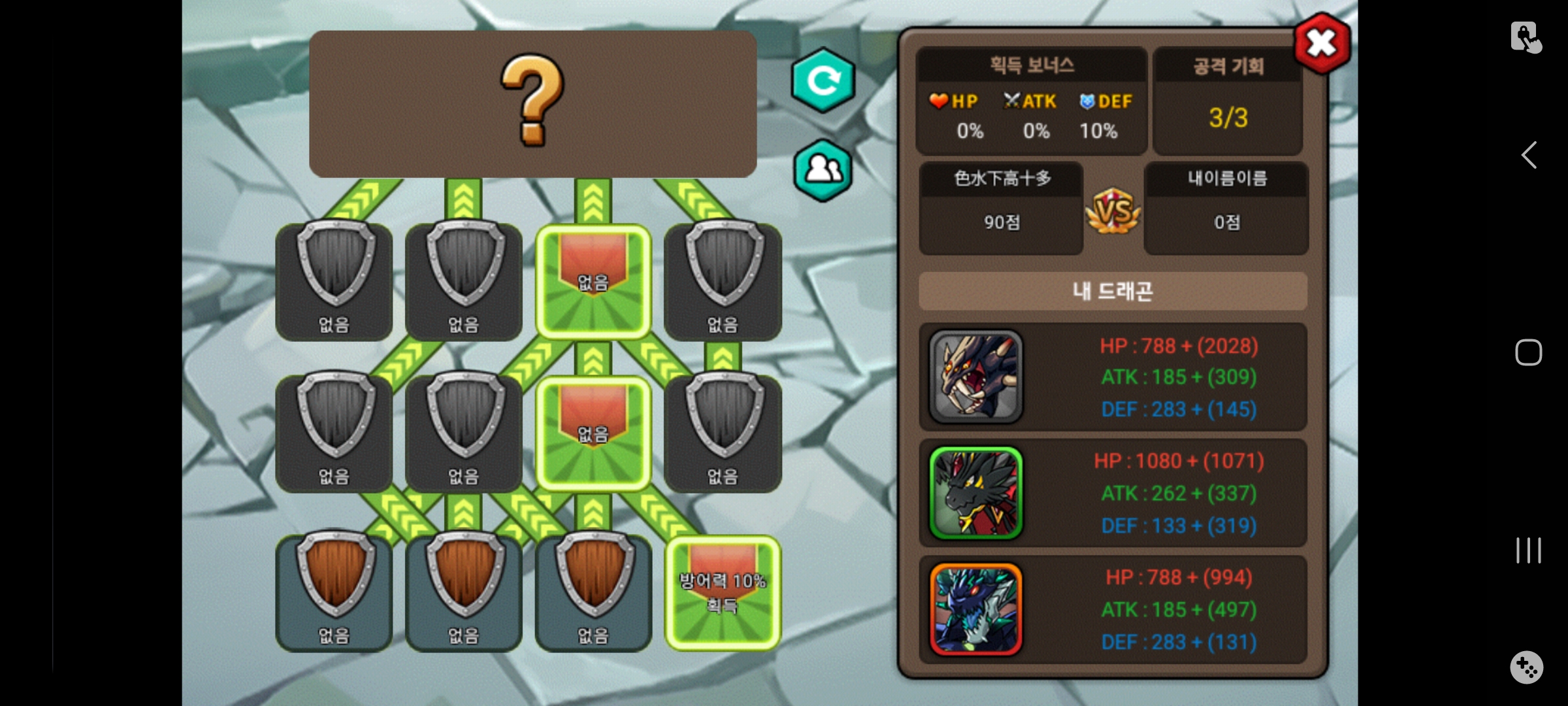Image resolution: width=1568 pixels, height=706 pixels.
Task: Select the question mark boss tile
Action: click(x=532, y=103)
